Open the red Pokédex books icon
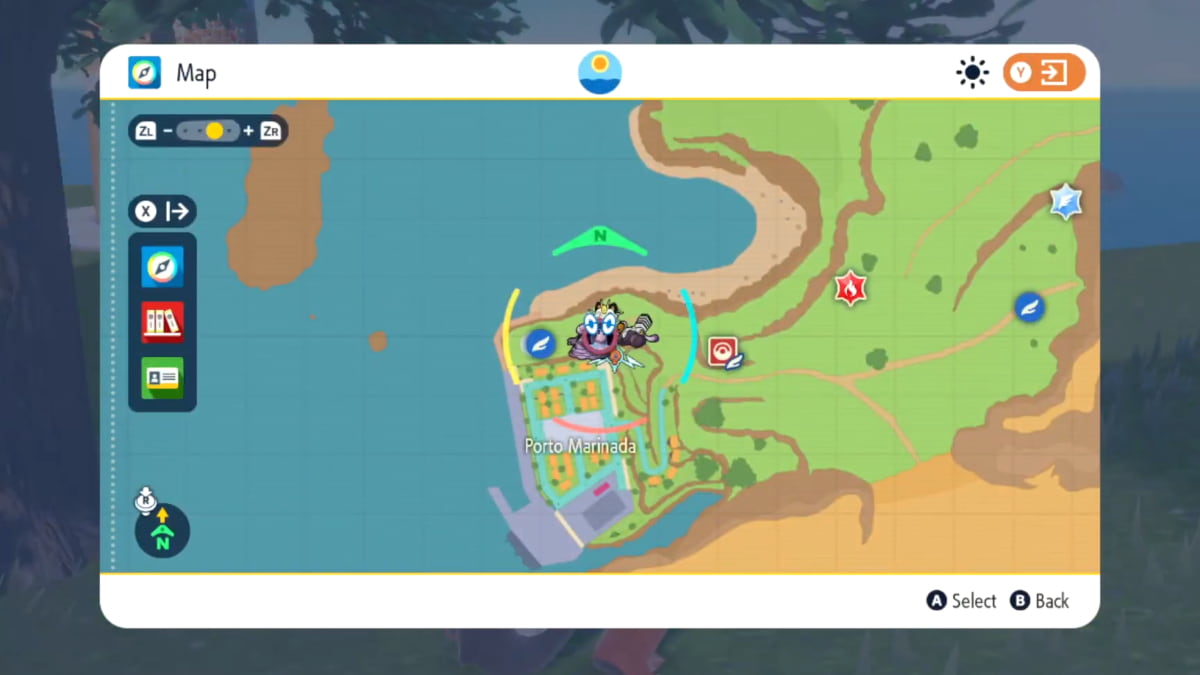 (162, 322)
